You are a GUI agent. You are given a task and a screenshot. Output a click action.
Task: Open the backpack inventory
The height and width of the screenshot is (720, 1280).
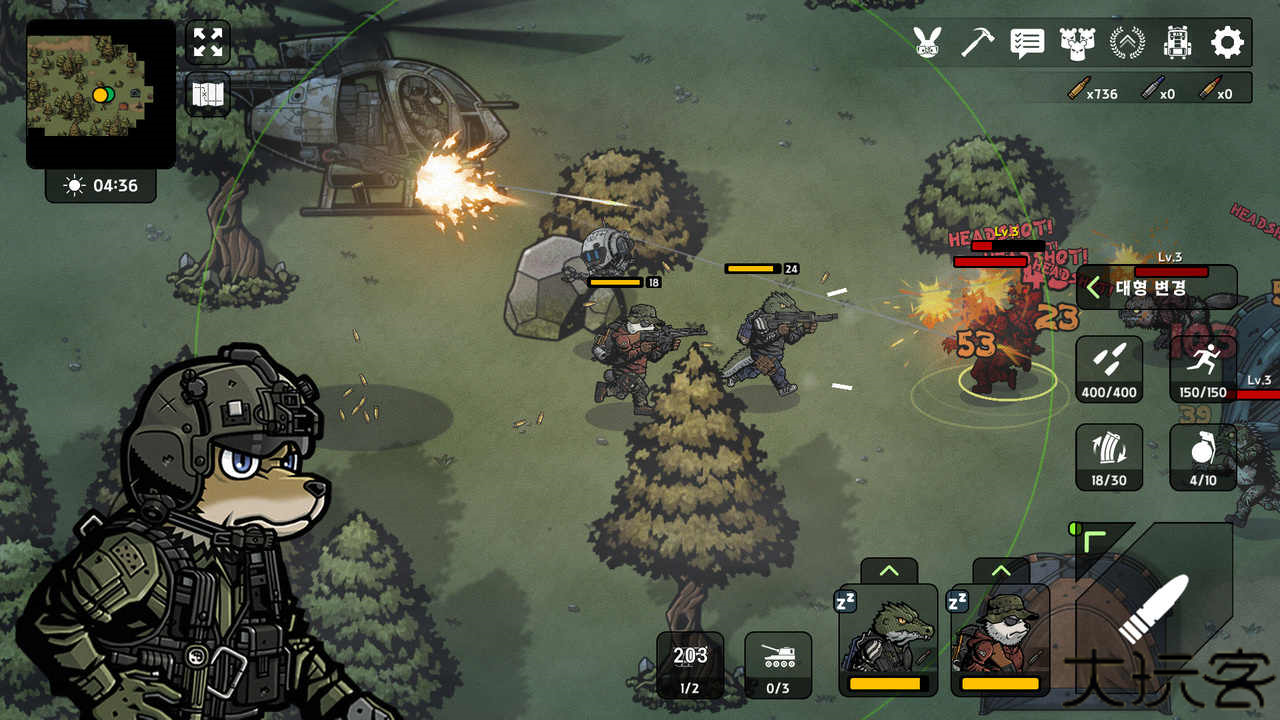[x=1177, y=42]
